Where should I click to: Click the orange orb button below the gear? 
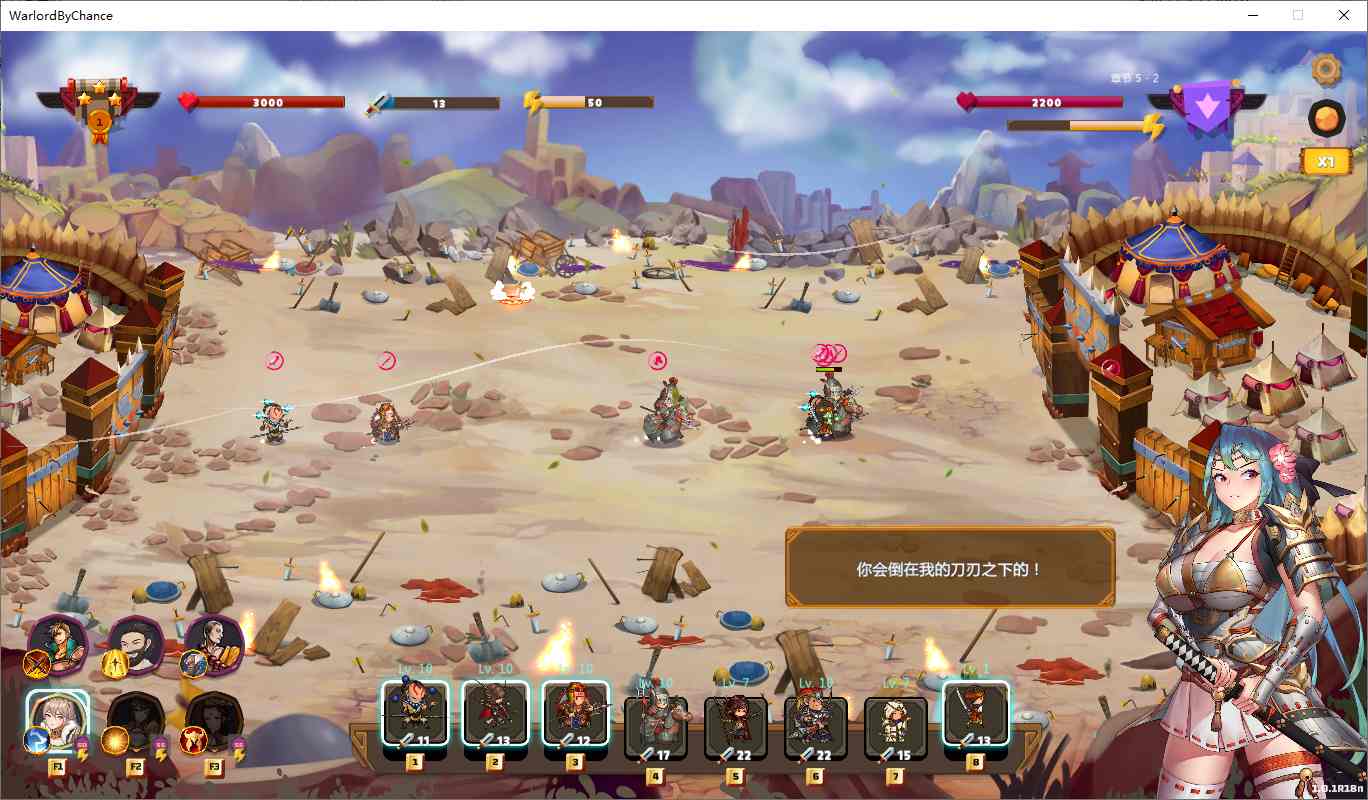click(1326, 118)
